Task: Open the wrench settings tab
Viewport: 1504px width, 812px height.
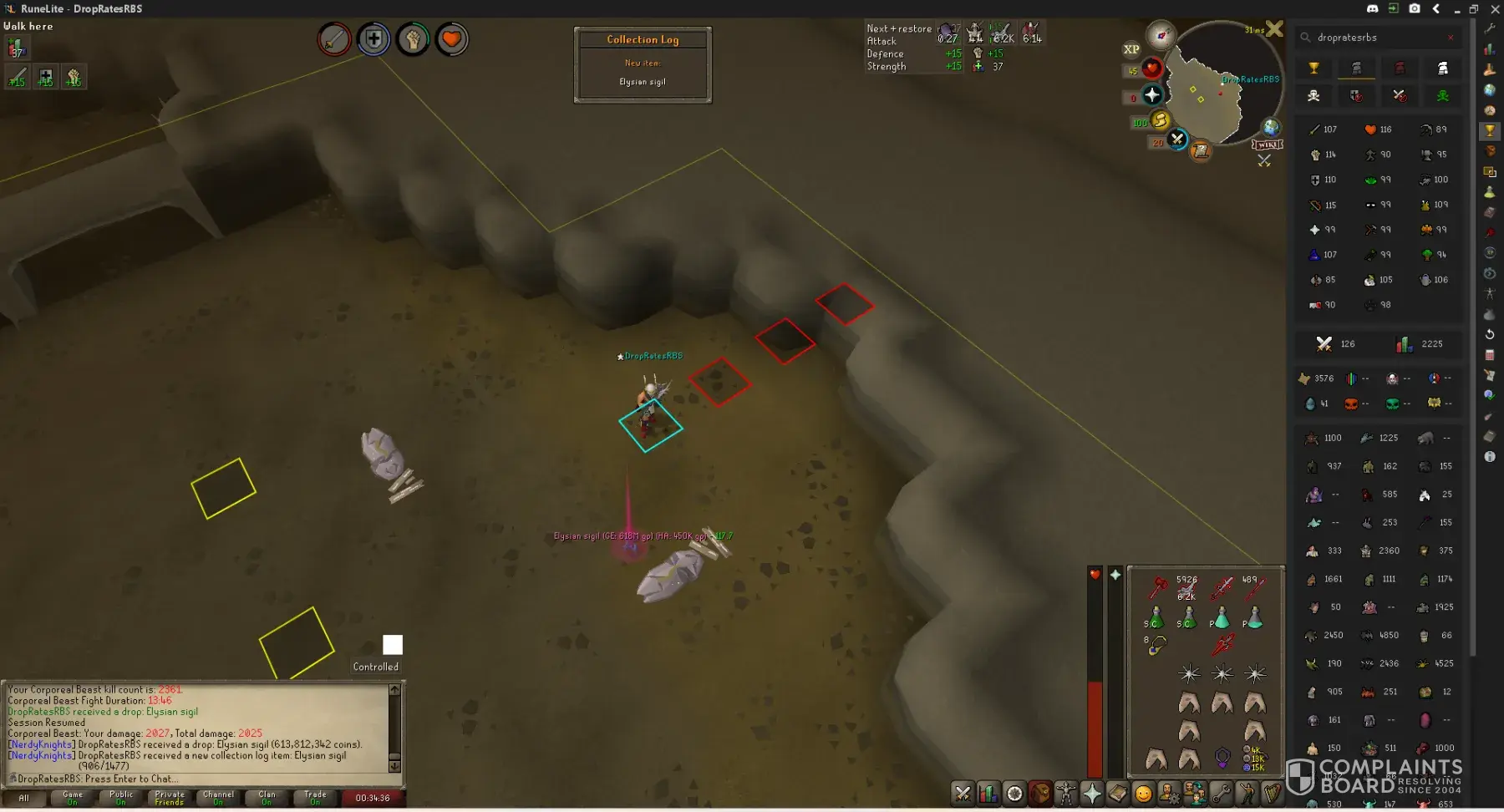Action: pyautogui.click(x=1221, y=793)
